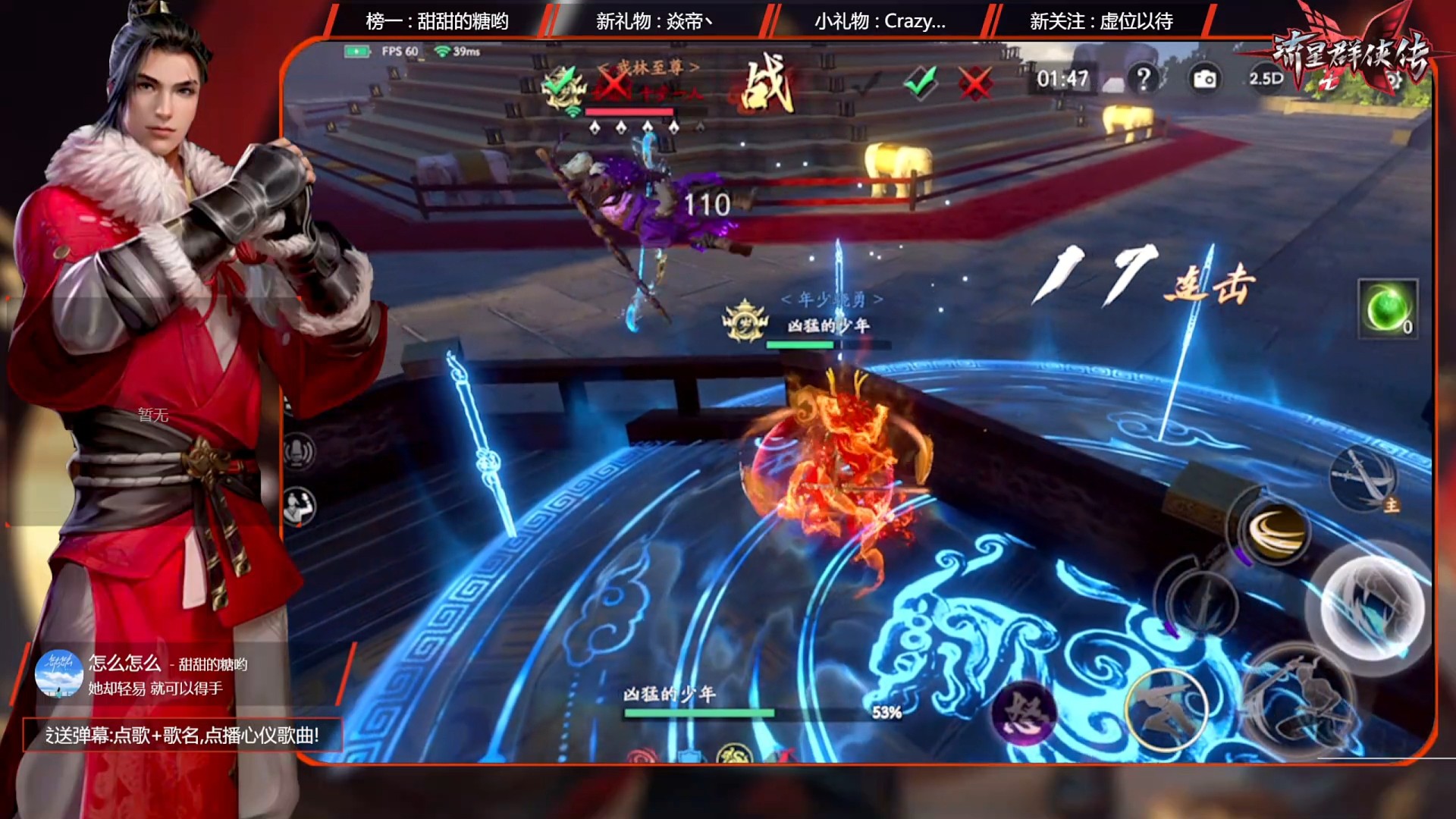Trigger the dark sword burst skill

point(1200,603)
